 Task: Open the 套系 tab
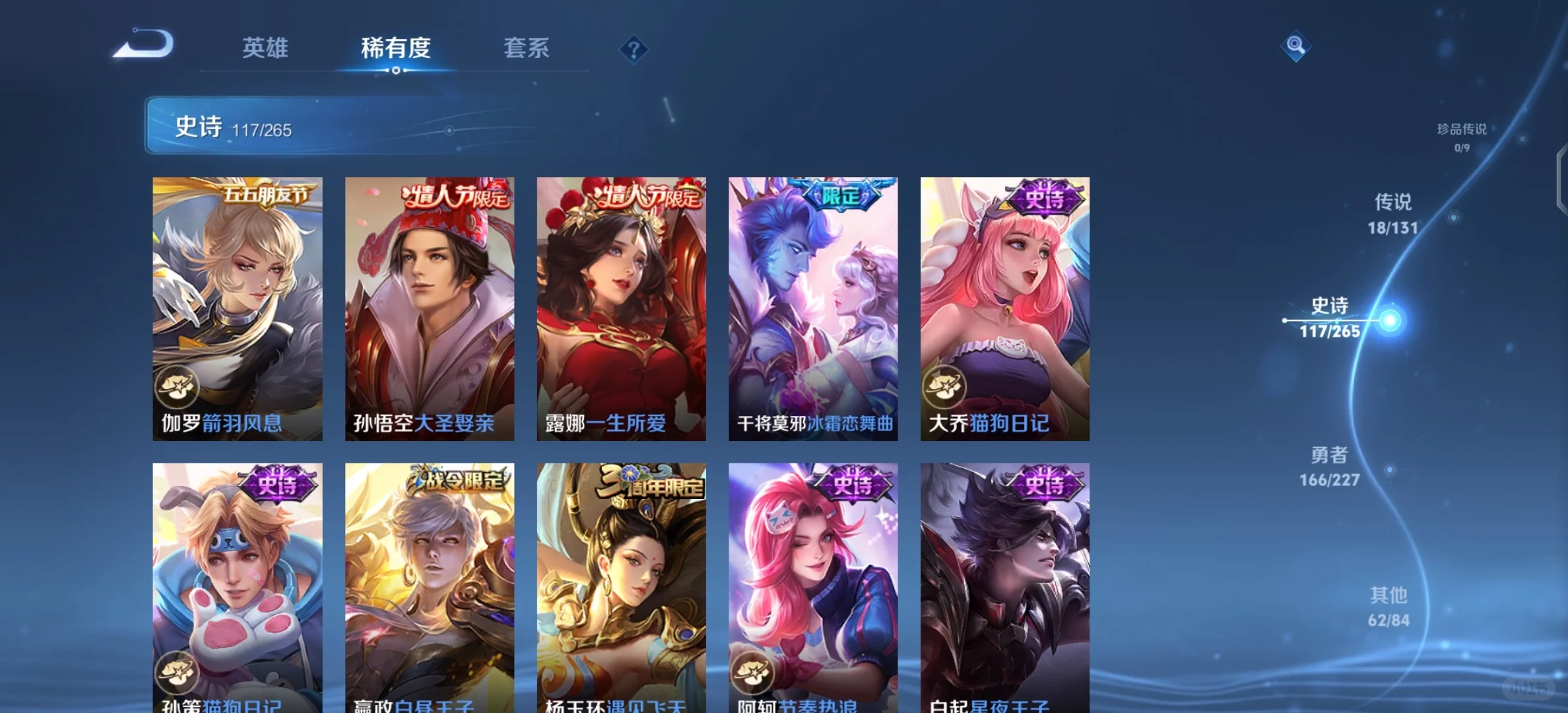526,48
